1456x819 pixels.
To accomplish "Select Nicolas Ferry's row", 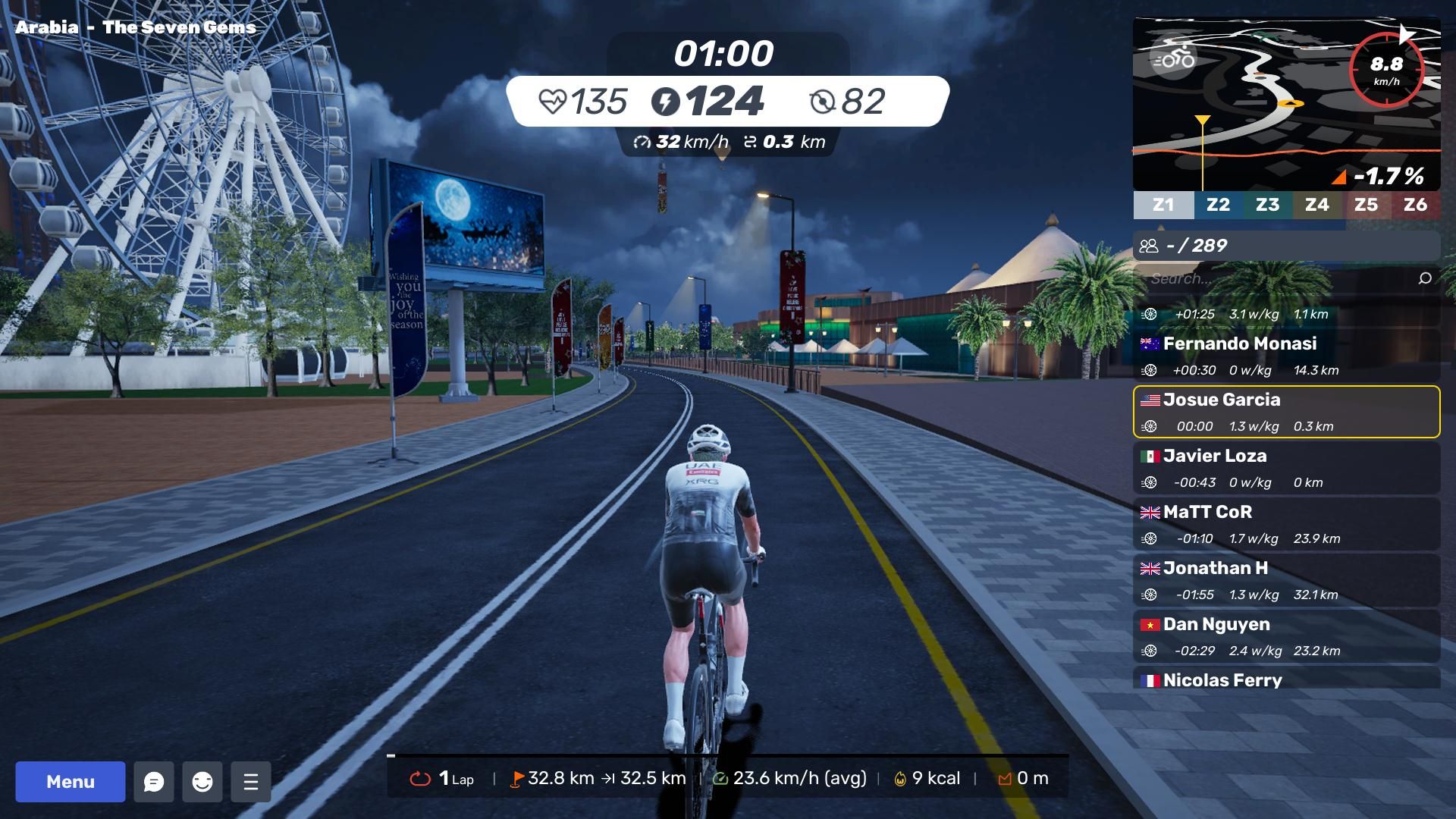I will coord(1286,679).
